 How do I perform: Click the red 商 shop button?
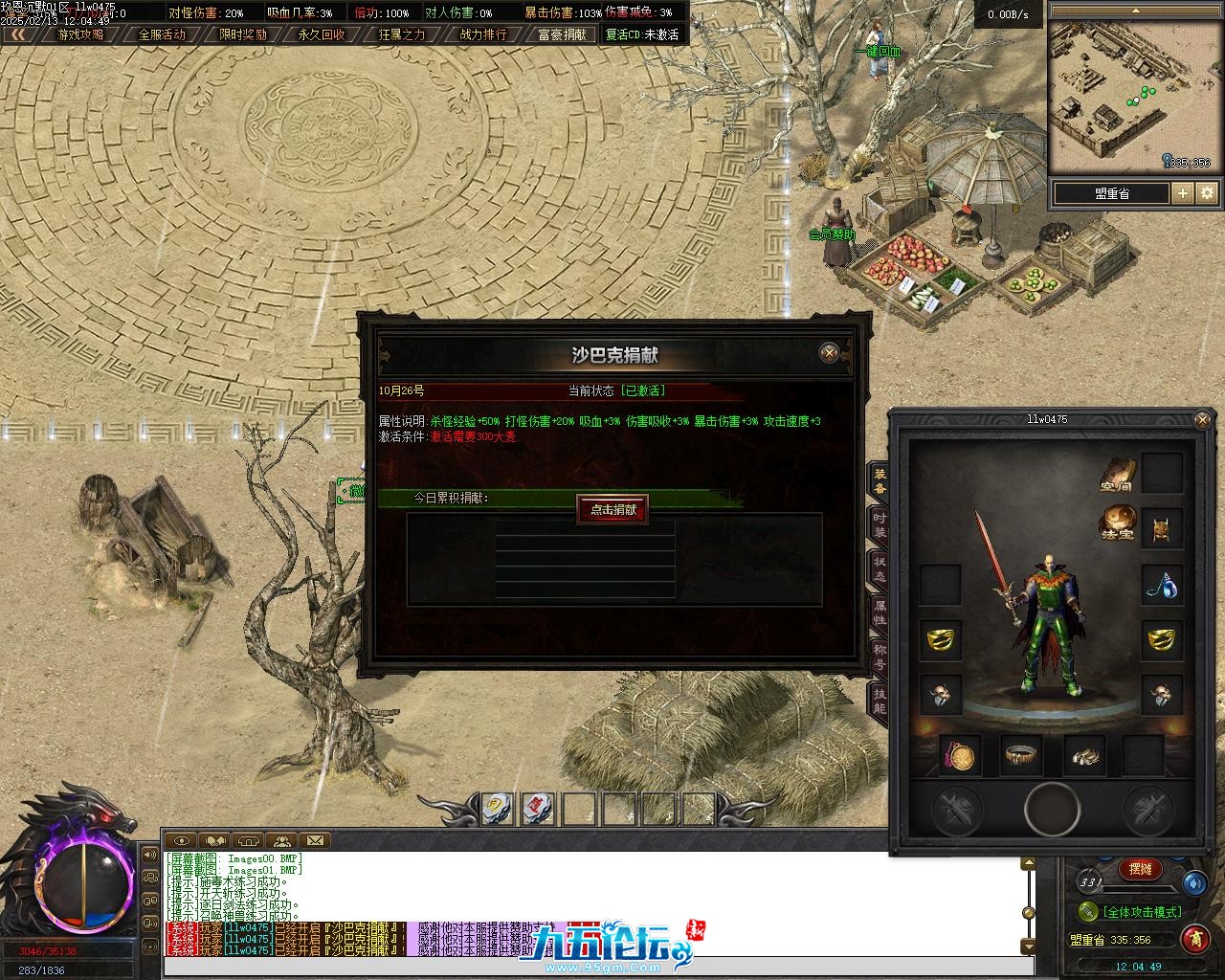[1193, 938]
